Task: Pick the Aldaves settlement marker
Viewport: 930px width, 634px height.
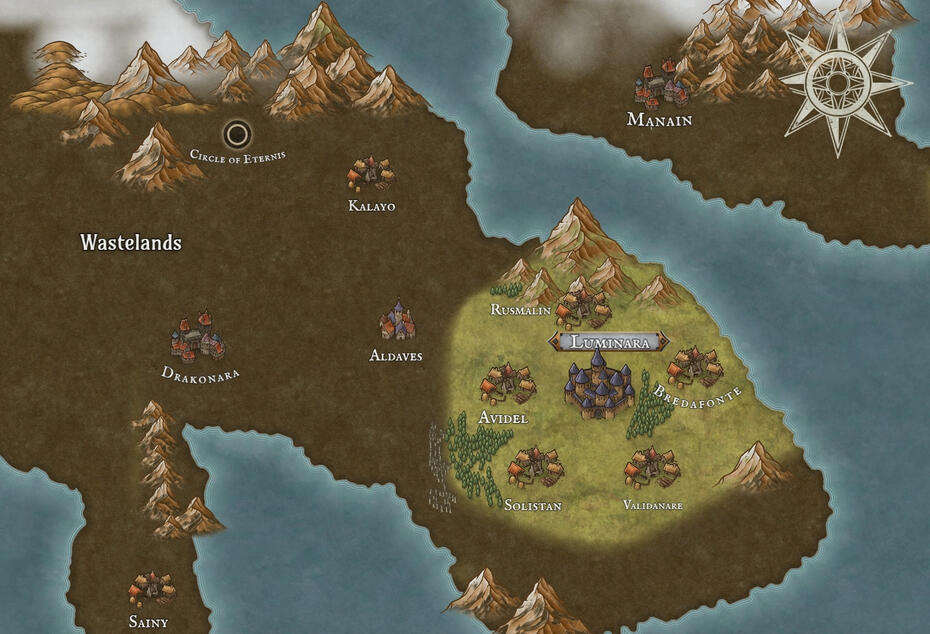Action: 397,322
